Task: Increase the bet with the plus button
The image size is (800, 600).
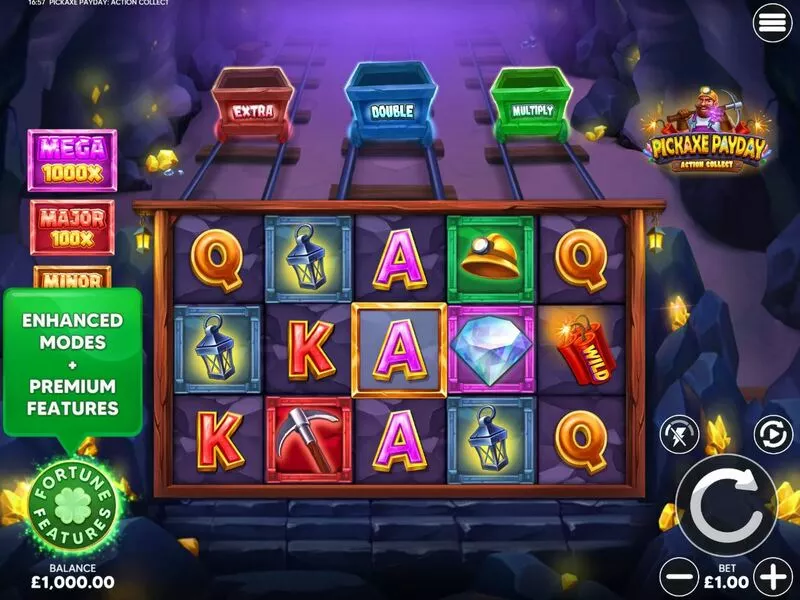Action: coord(773,577)
